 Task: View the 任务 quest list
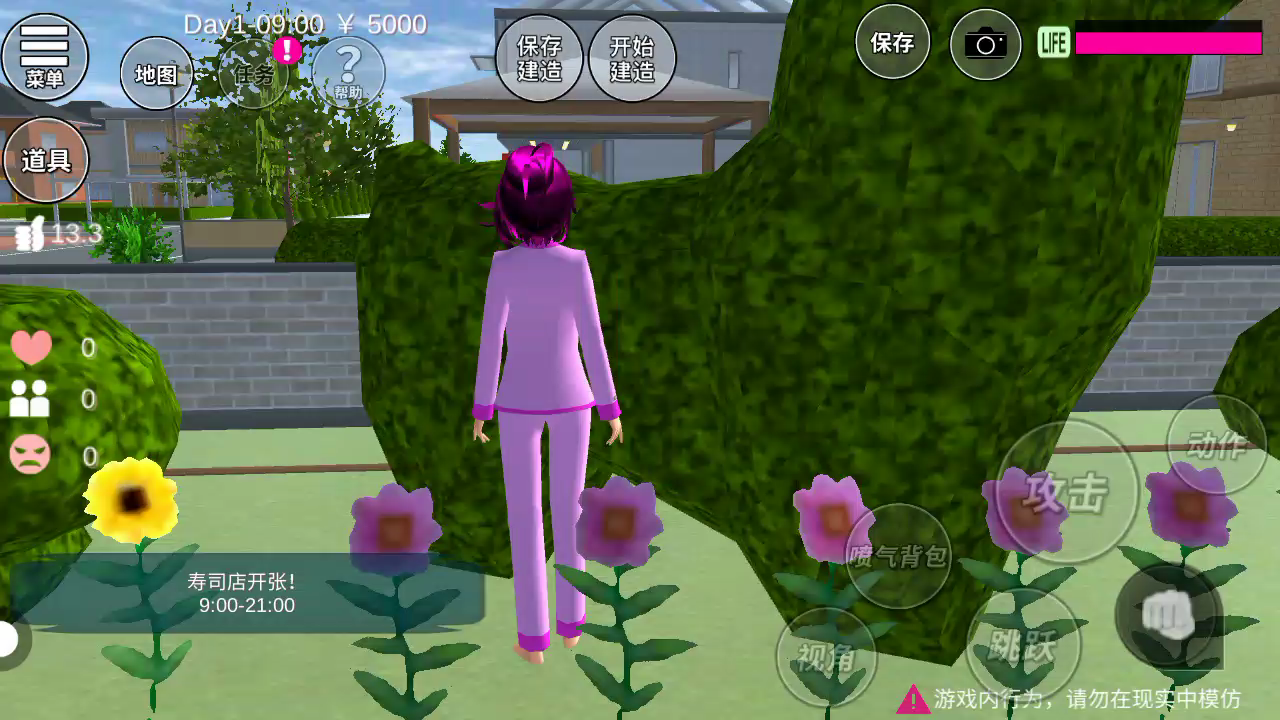[x=254, y=73]
